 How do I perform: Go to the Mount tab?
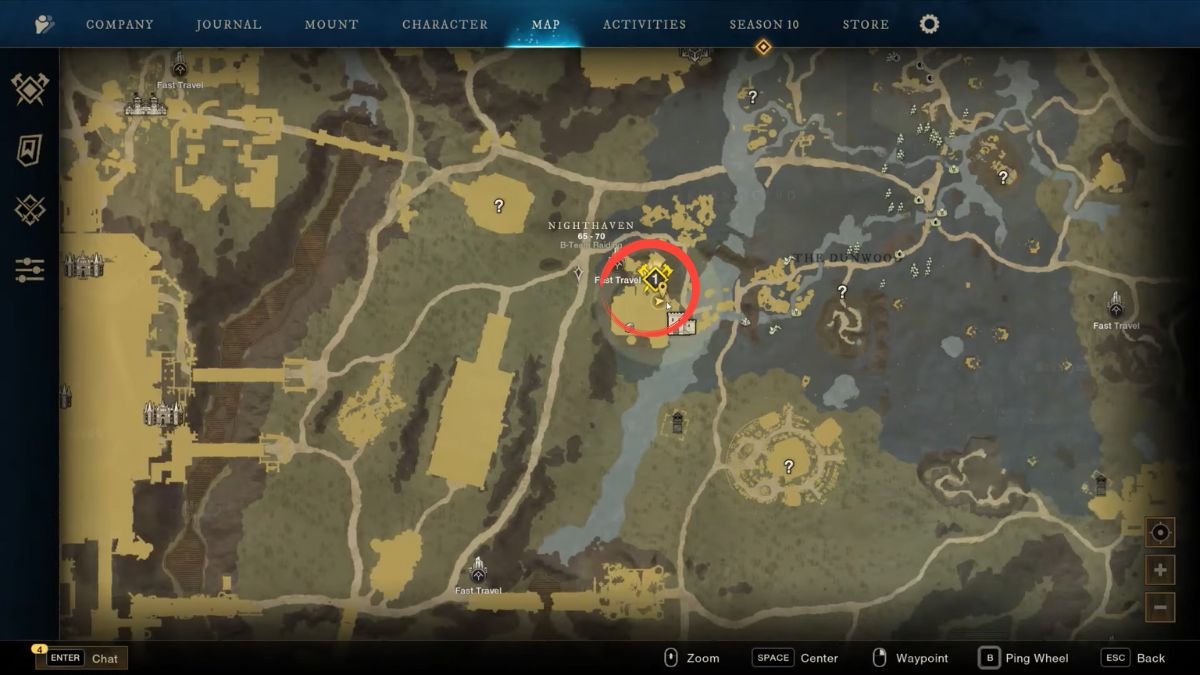[331, 24]
